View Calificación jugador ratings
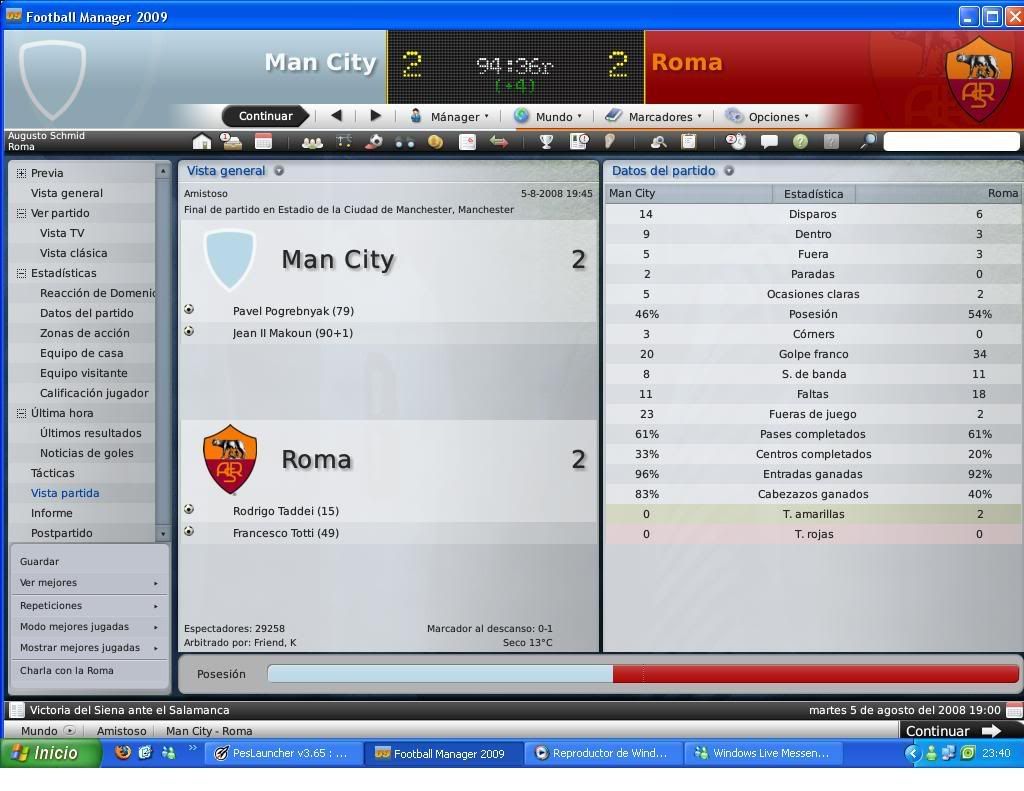This screenshot has width=1024, height=791. coord(94,393)
